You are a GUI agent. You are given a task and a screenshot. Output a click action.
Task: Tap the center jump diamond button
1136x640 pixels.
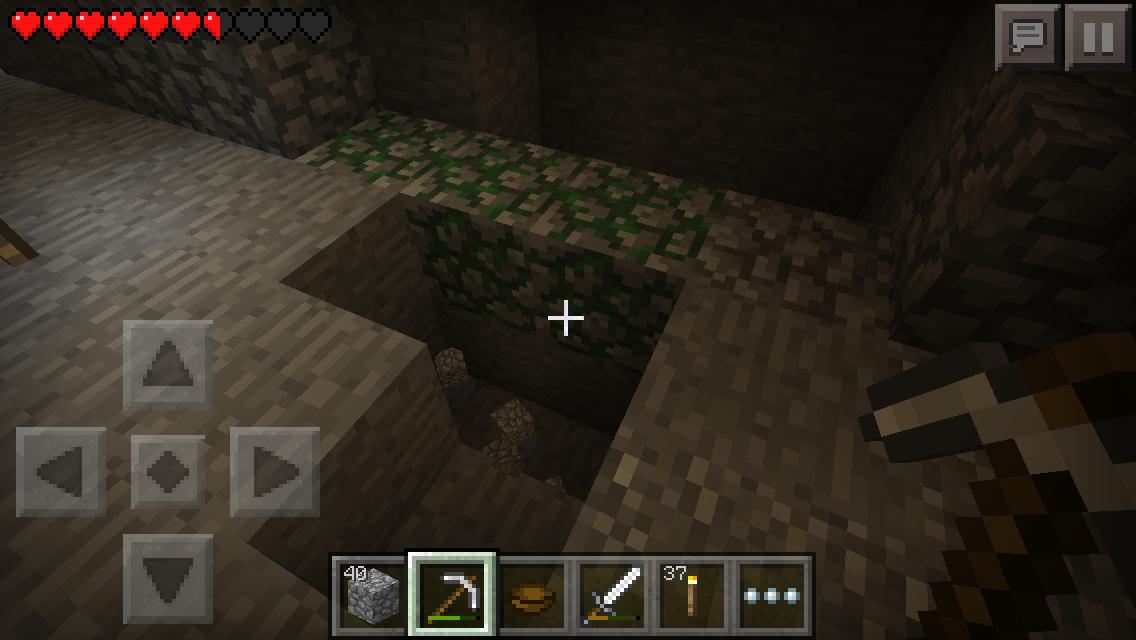[x=168, y=472]
